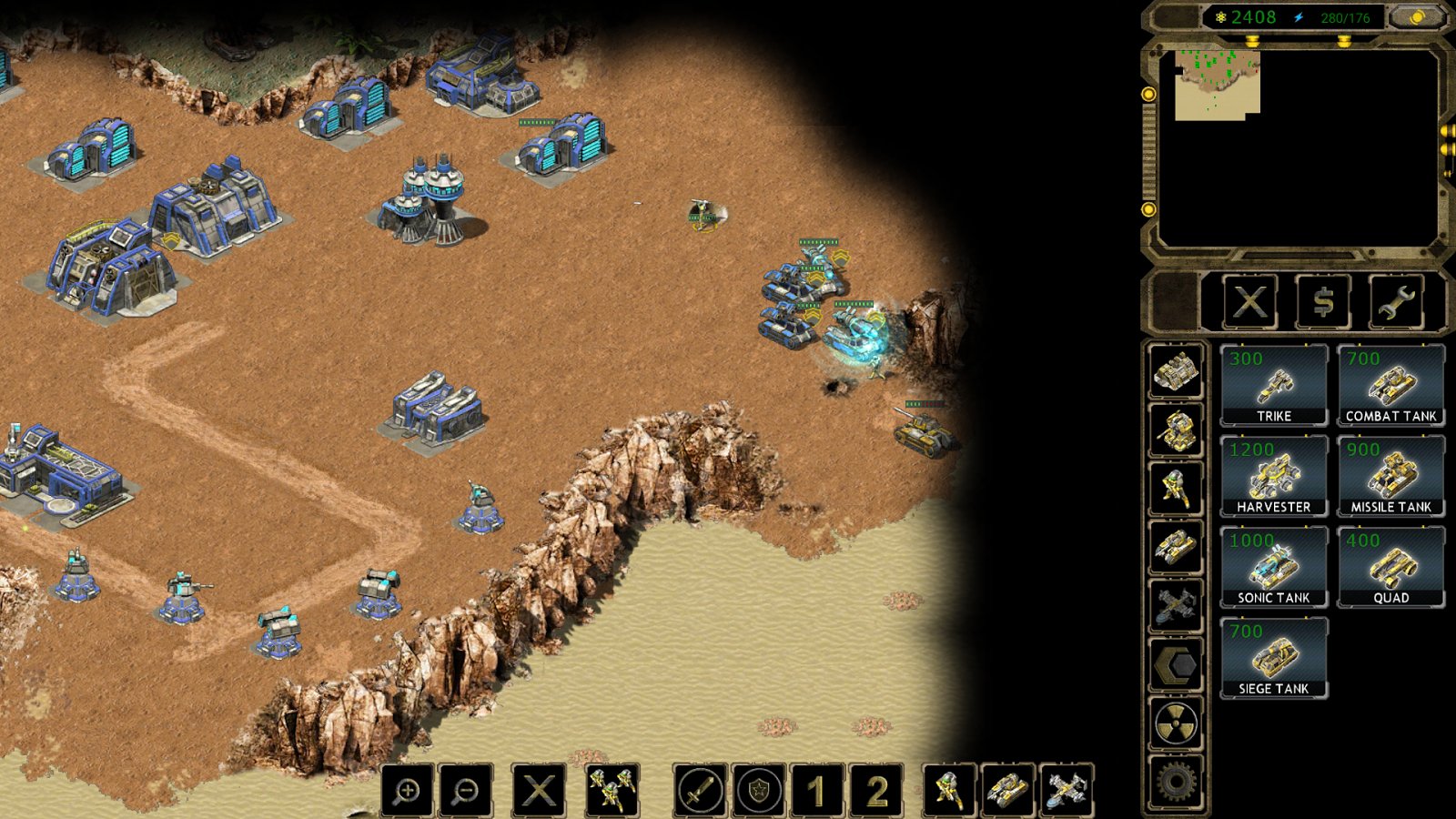
Task: Switch to the infantry production tab
Action: point(1176,489)
